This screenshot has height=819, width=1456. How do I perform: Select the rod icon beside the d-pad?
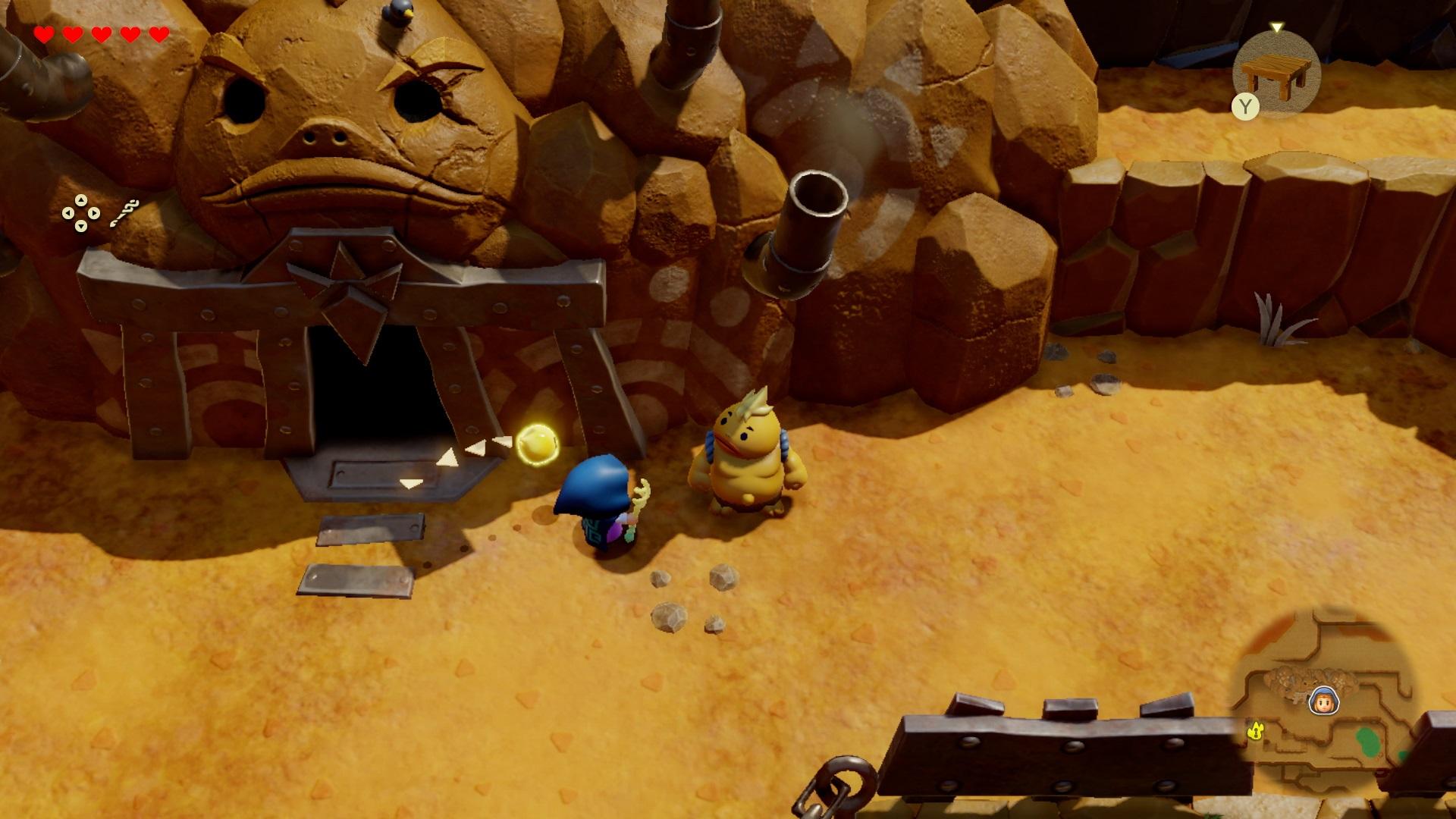tap(124, 213)
